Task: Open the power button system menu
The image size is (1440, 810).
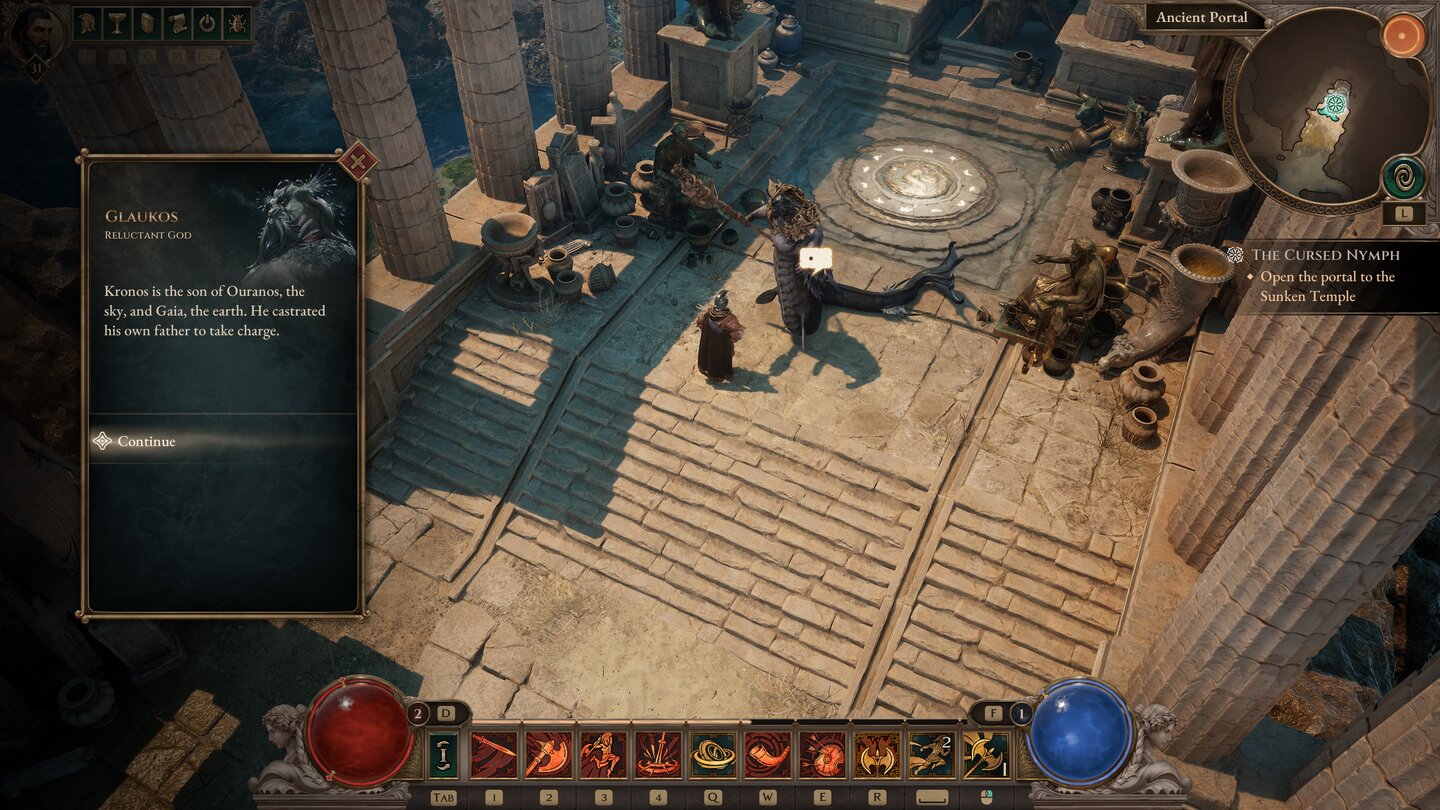Action: click(207, 24)
